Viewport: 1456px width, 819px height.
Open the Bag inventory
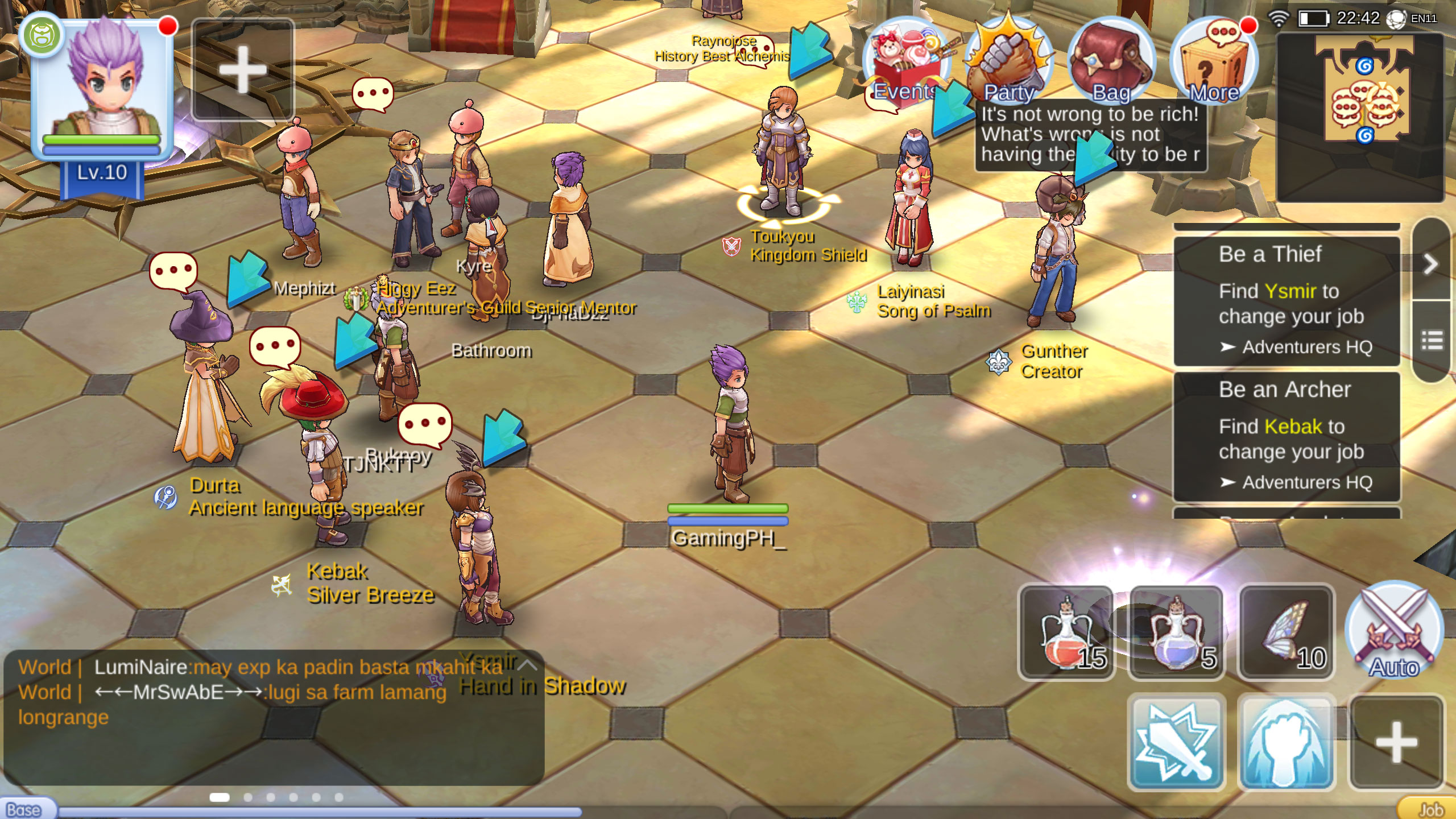(x=1111, y=61)
